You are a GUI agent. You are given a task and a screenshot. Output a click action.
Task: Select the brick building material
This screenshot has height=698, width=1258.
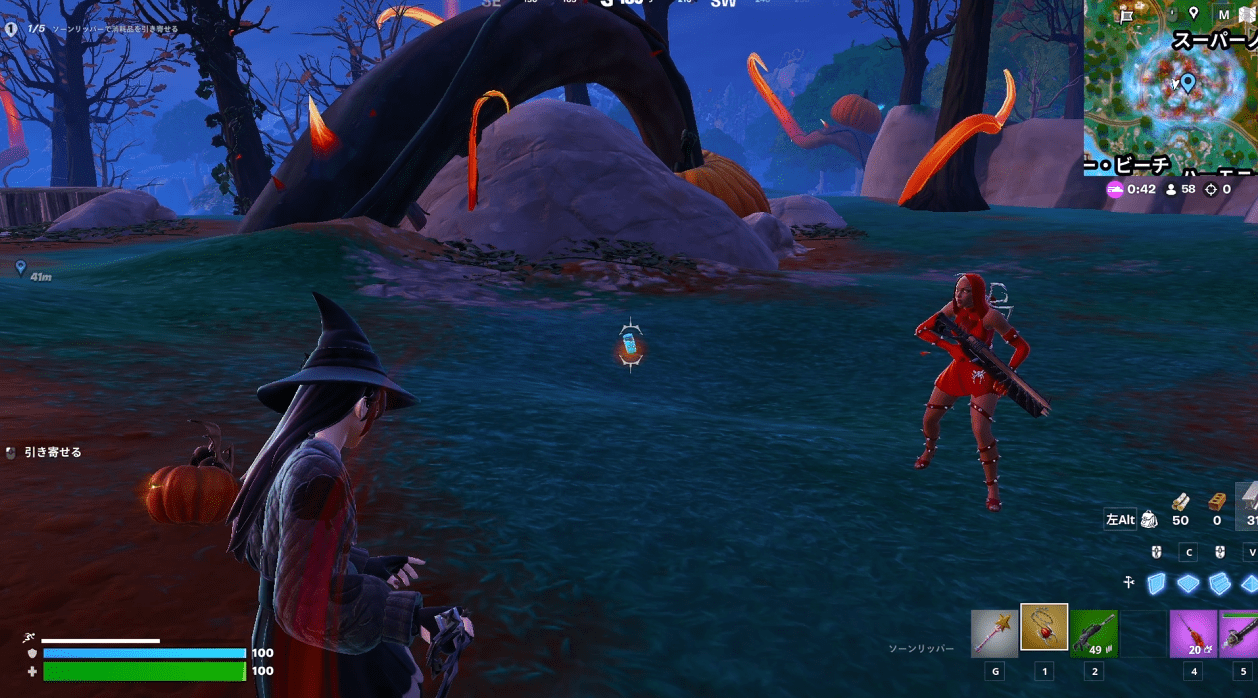(1216, 502)
